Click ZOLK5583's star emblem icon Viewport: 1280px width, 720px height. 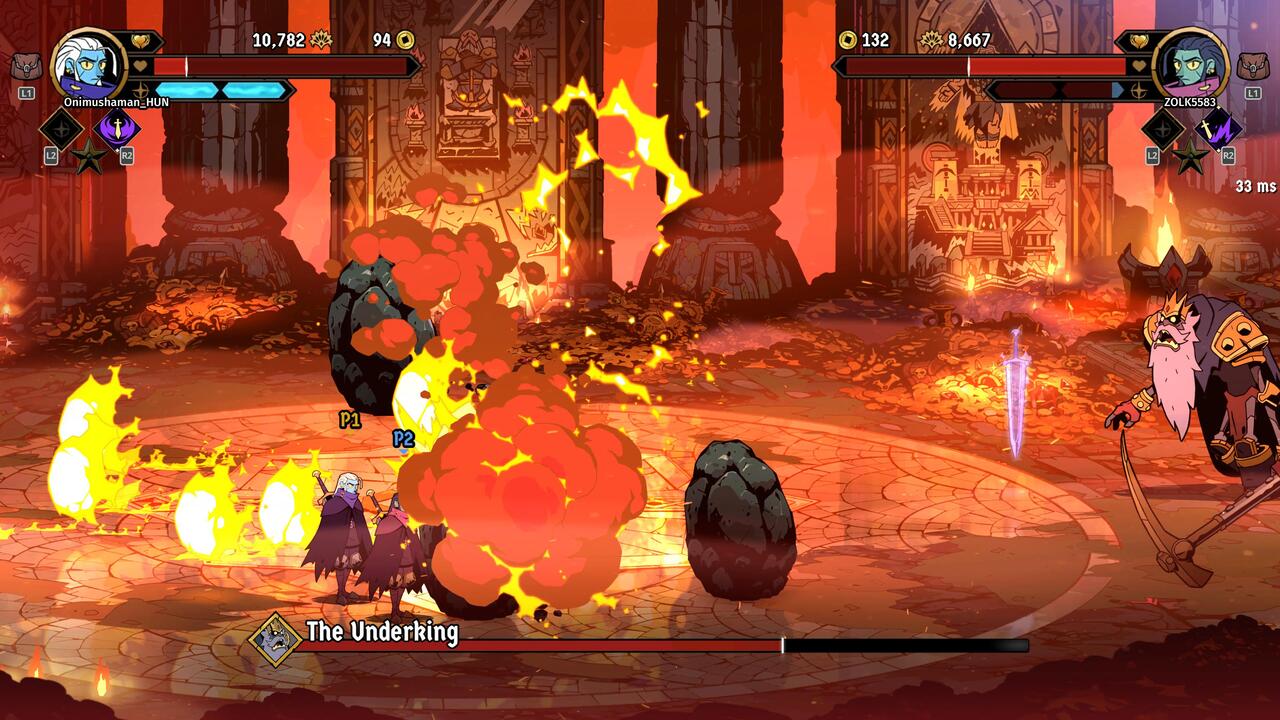1190,156
